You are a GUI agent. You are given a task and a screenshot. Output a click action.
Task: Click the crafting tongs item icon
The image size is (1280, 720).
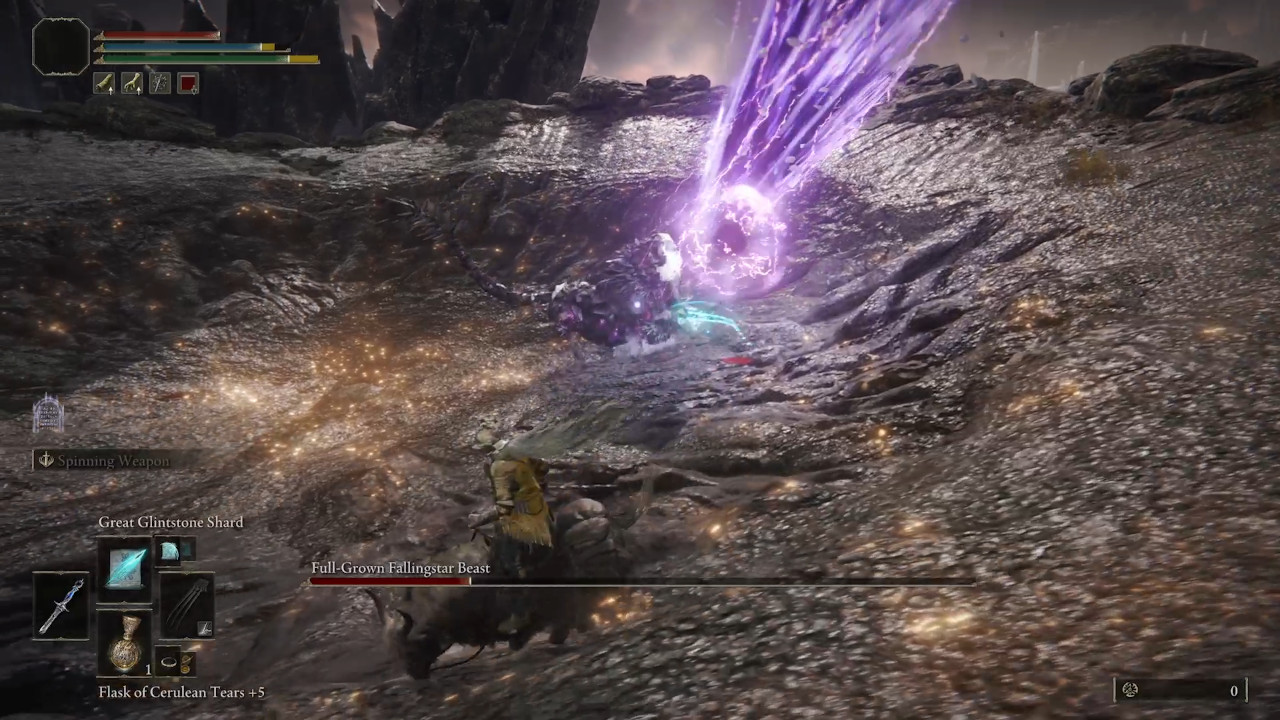pyautogui.click(x=185, y=603)
